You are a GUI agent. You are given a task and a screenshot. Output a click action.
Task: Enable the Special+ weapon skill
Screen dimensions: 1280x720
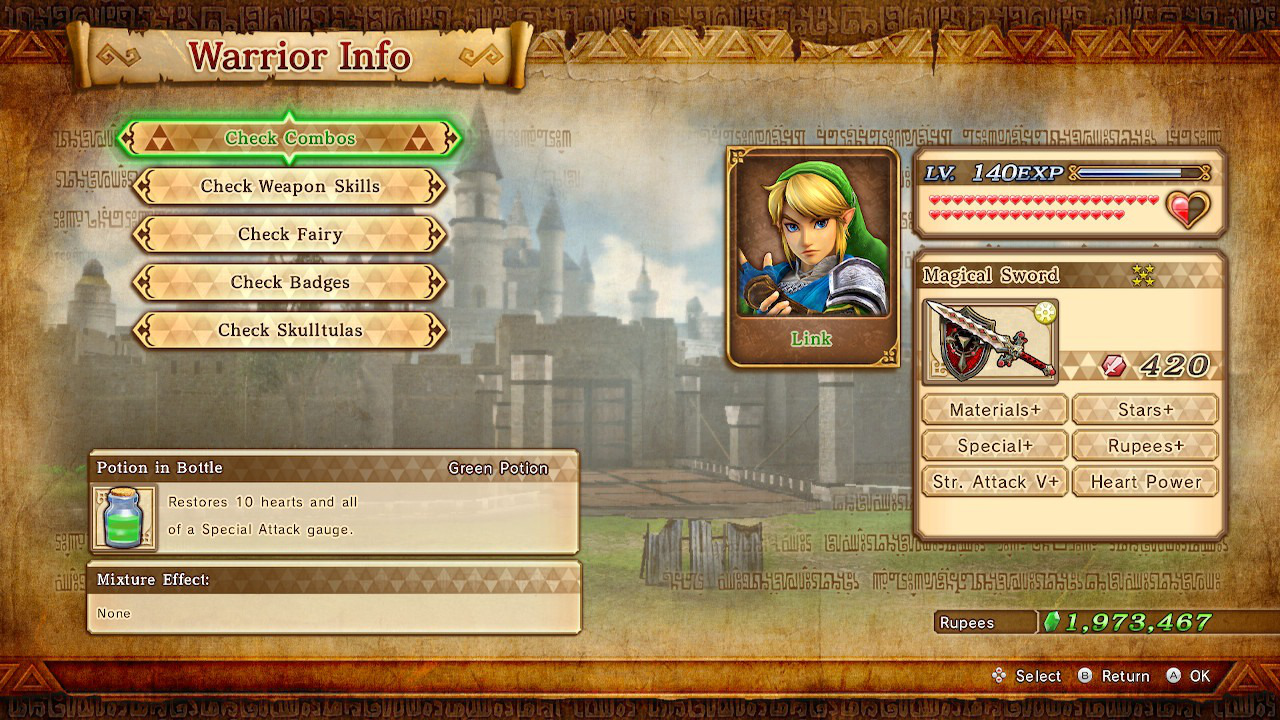click(x=994, y=445)
